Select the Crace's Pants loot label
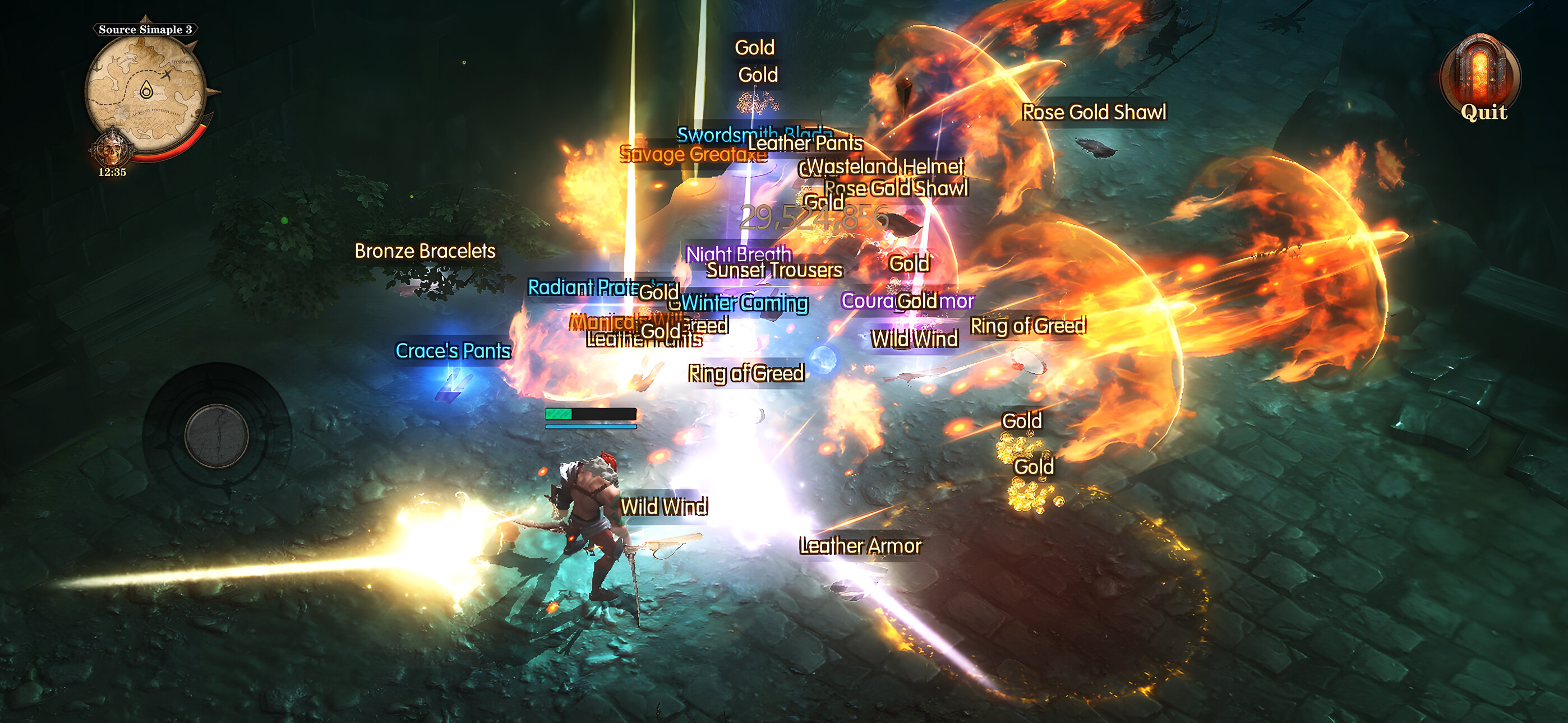 [x=453, y=350]
